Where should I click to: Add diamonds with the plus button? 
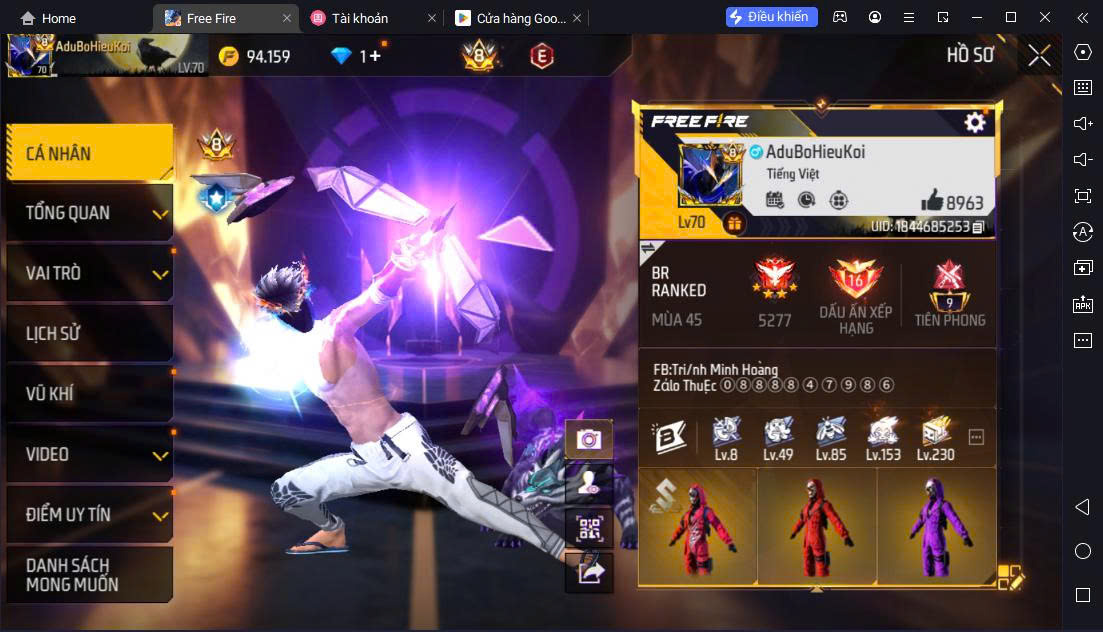pyautogui.click(x=375, y=56)
